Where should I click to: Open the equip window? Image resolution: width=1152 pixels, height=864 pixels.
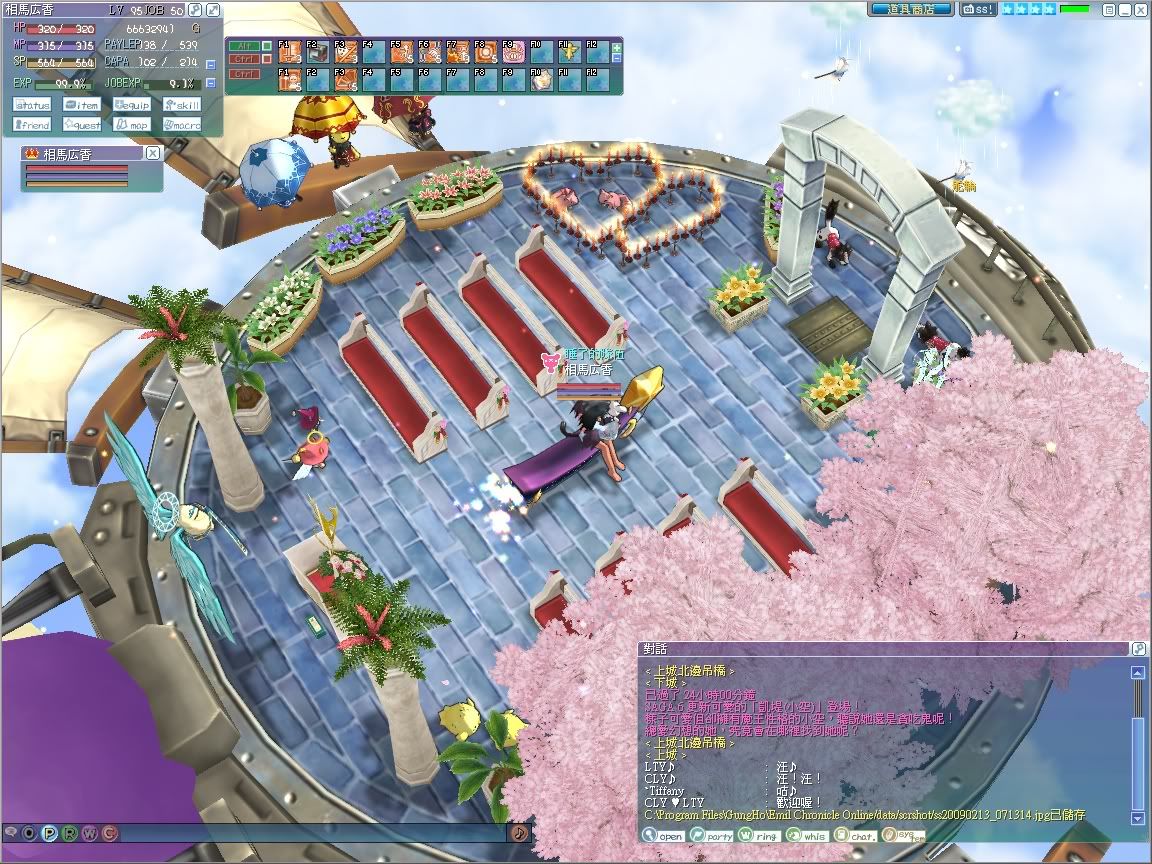pyautogui.click(x=132, y=105)
